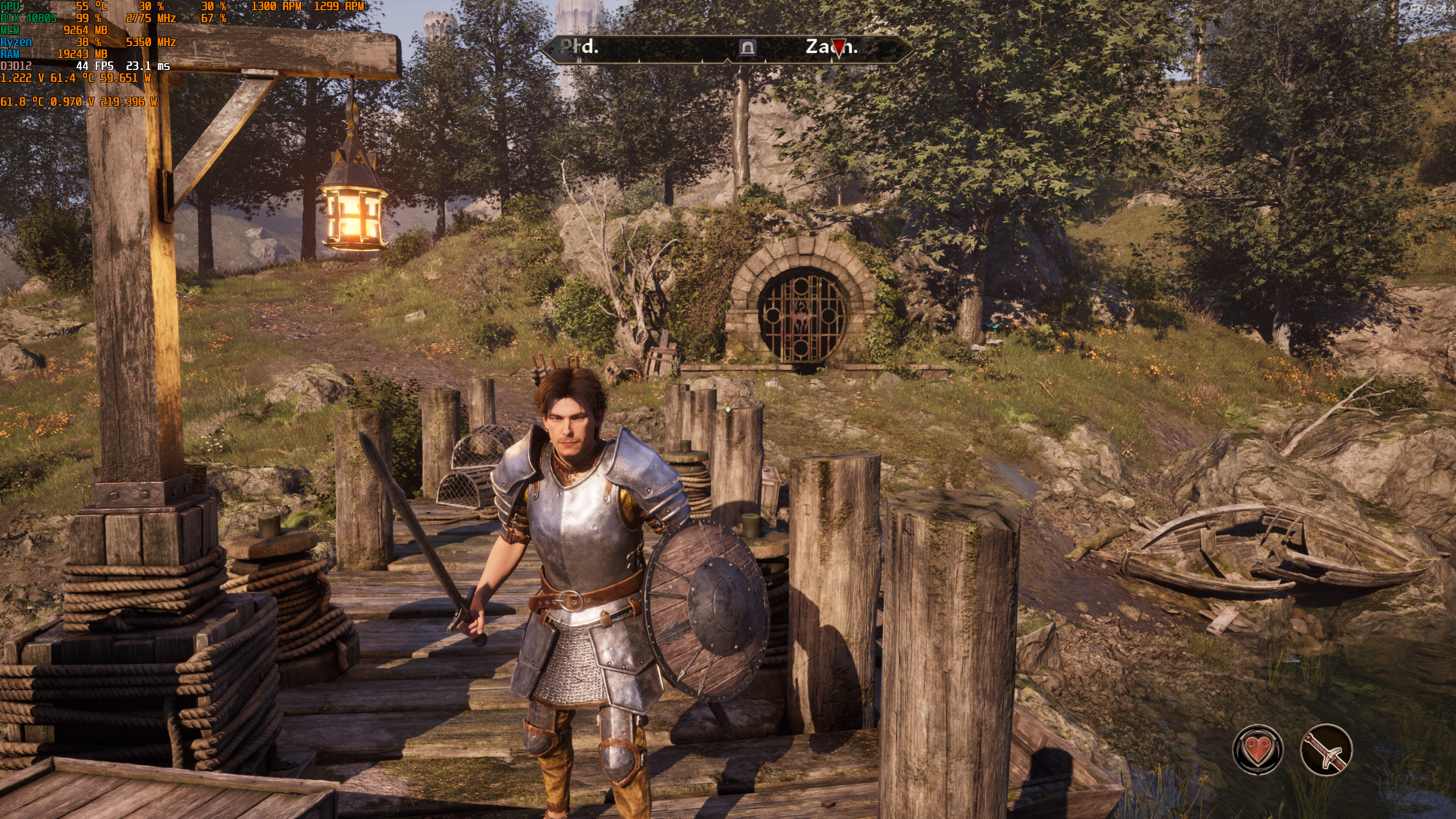Select the equipped sword weapon icon
Image resolution: width=1456 pixels, height=819 pixels.
(x=1326, y=750)
